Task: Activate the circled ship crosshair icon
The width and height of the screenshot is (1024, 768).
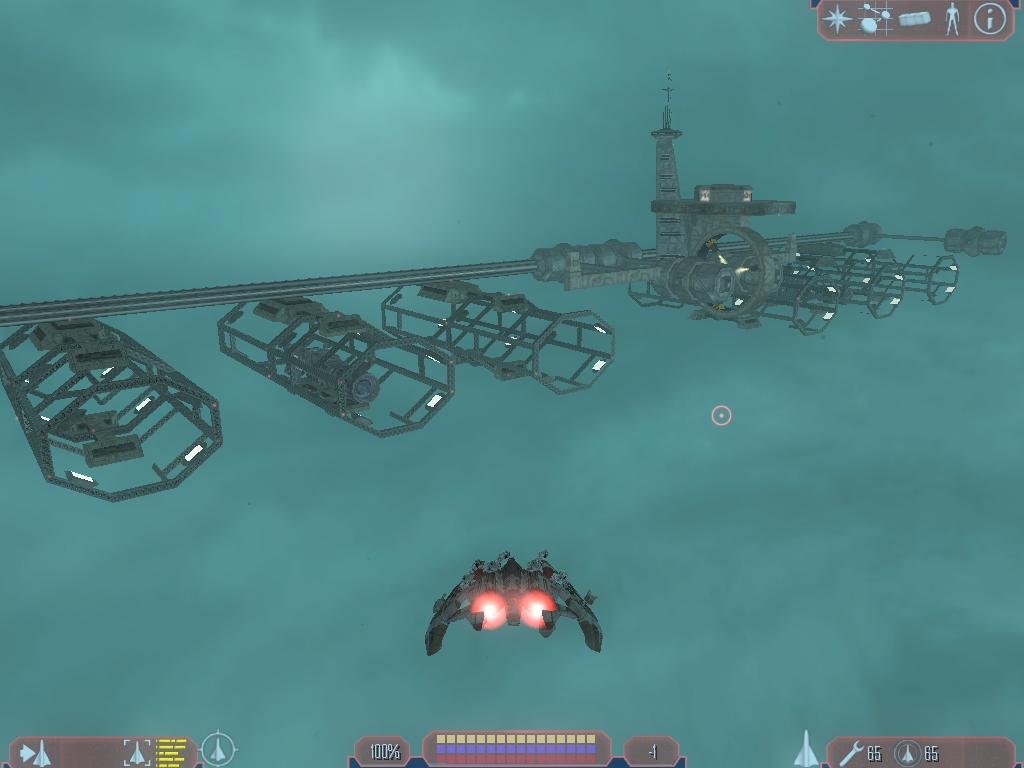Action: pos(217,749)
